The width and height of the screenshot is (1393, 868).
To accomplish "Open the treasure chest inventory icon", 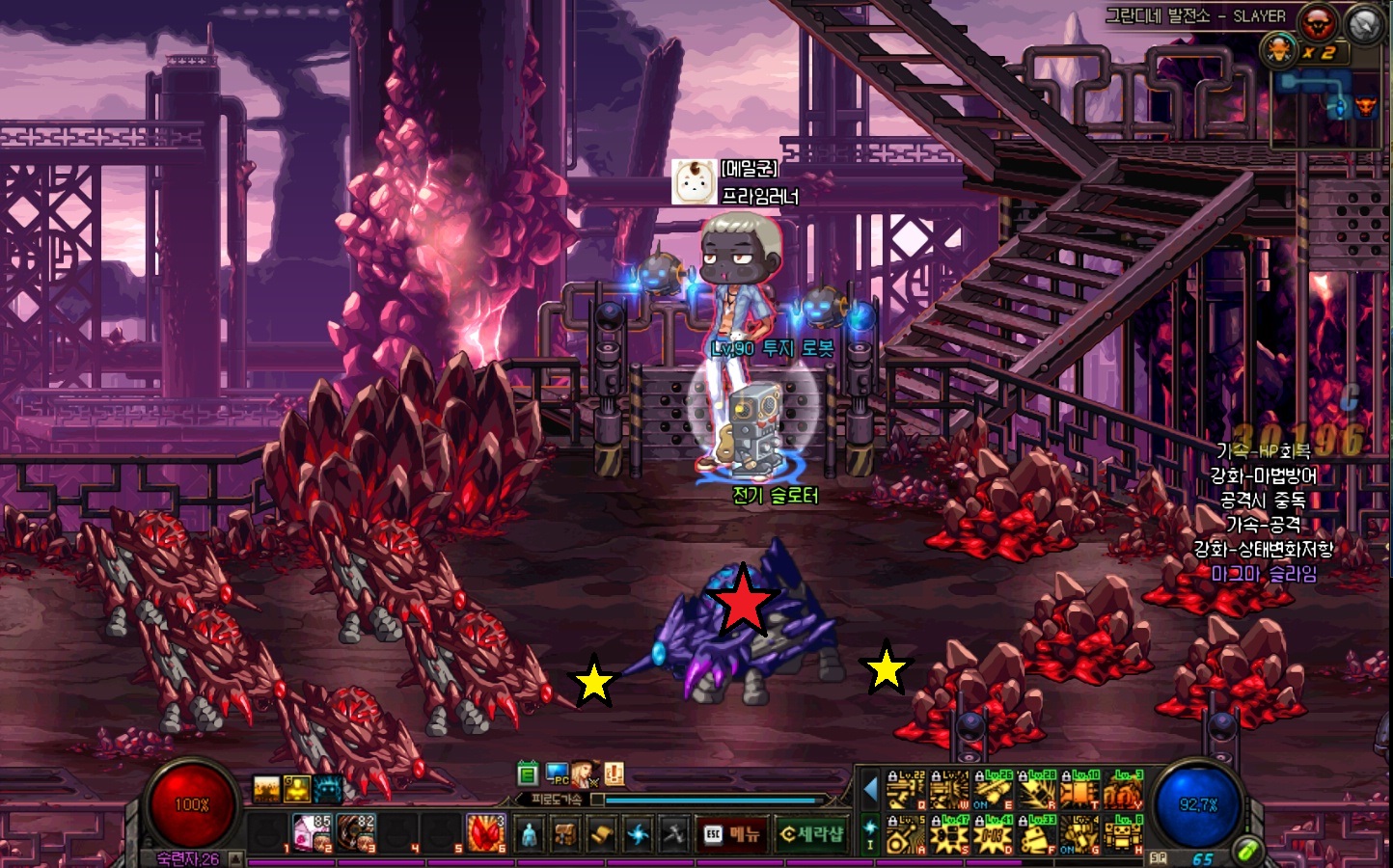I will pos(565,834).
